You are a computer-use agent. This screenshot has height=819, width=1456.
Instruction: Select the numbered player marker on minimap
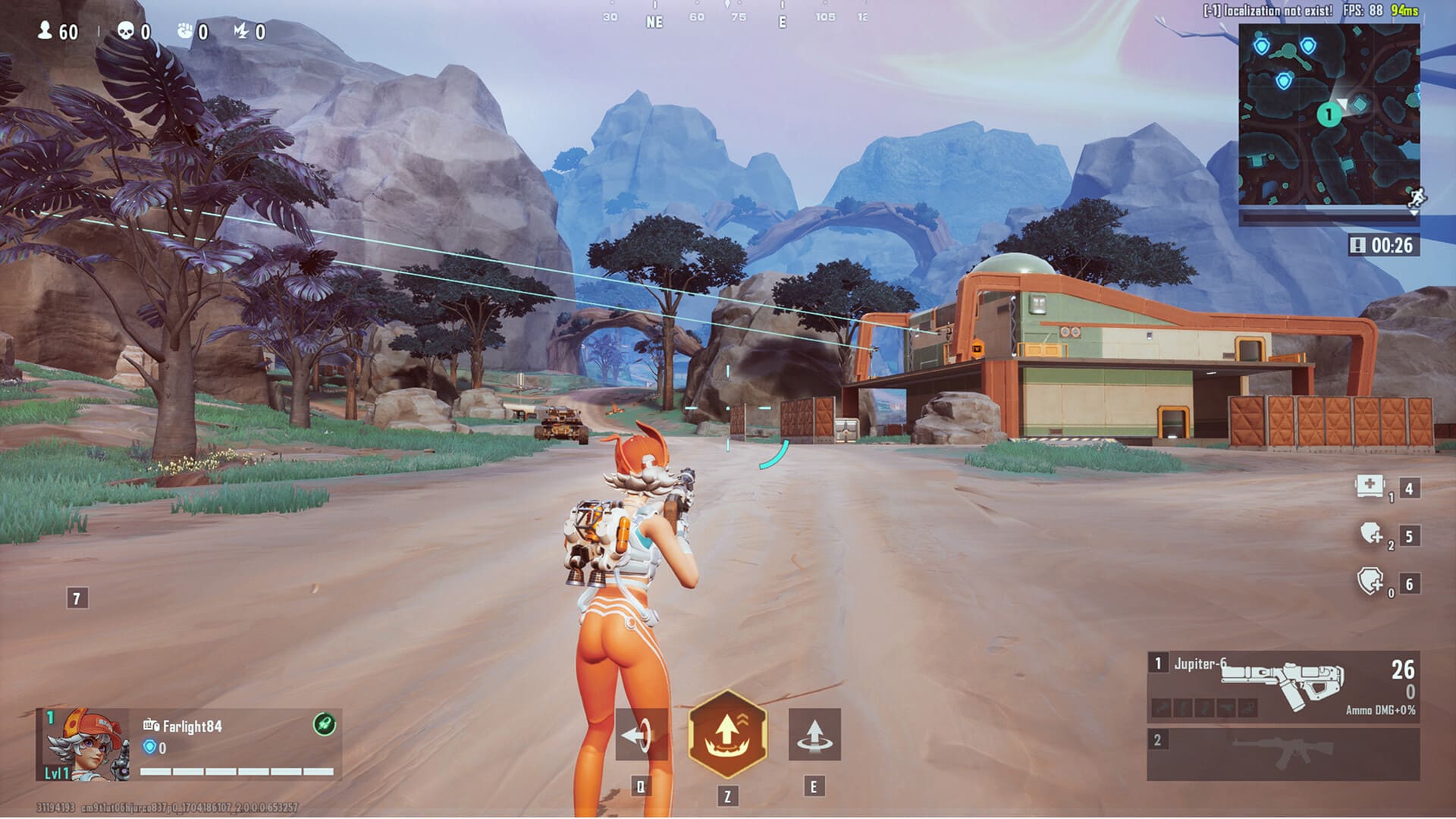[1328, 115]
